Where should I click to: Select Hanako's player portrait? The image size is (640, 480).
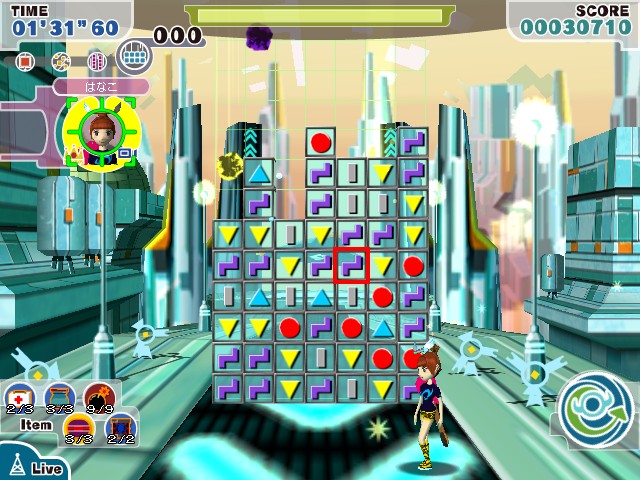pos(94,132)
